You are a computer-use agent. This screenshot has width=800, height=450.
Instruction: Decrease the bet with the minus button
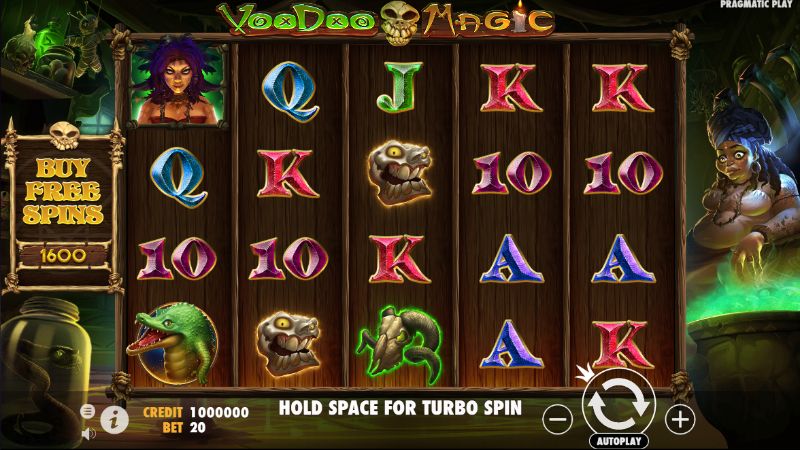tap(560, 418)
